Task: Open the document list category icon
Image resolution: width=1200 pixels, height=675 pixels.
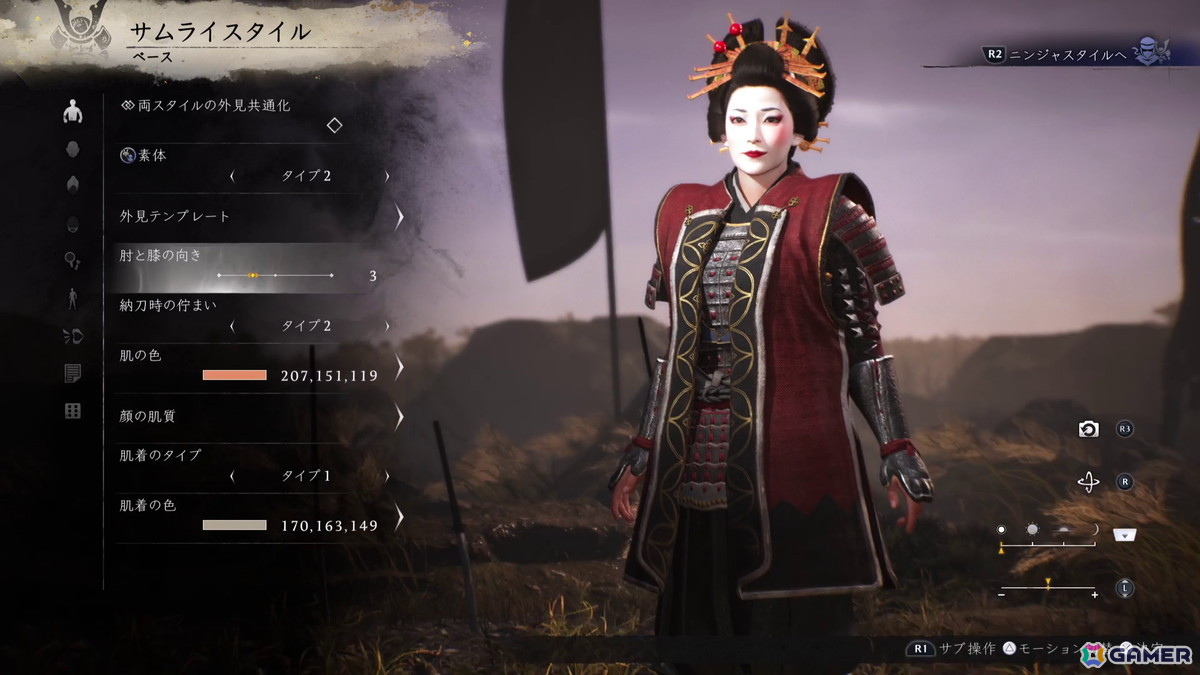Action: (72, 373)
